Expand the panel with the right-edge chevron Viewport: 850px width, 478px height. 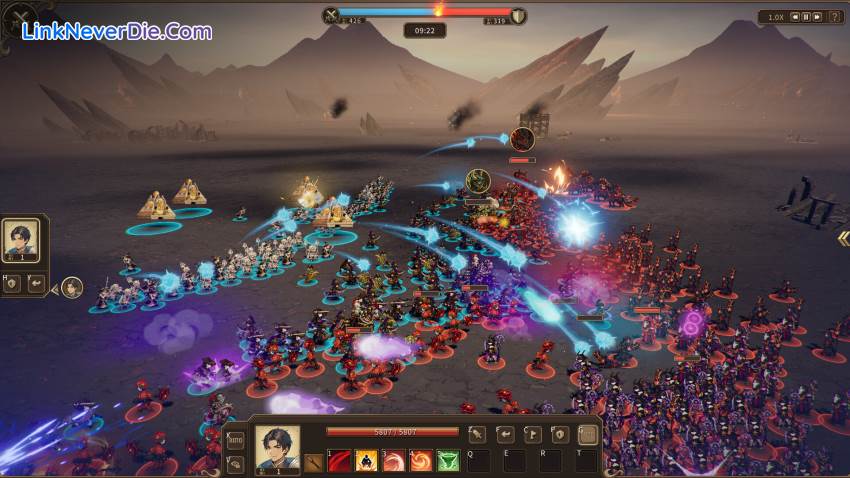coord(843,238)
